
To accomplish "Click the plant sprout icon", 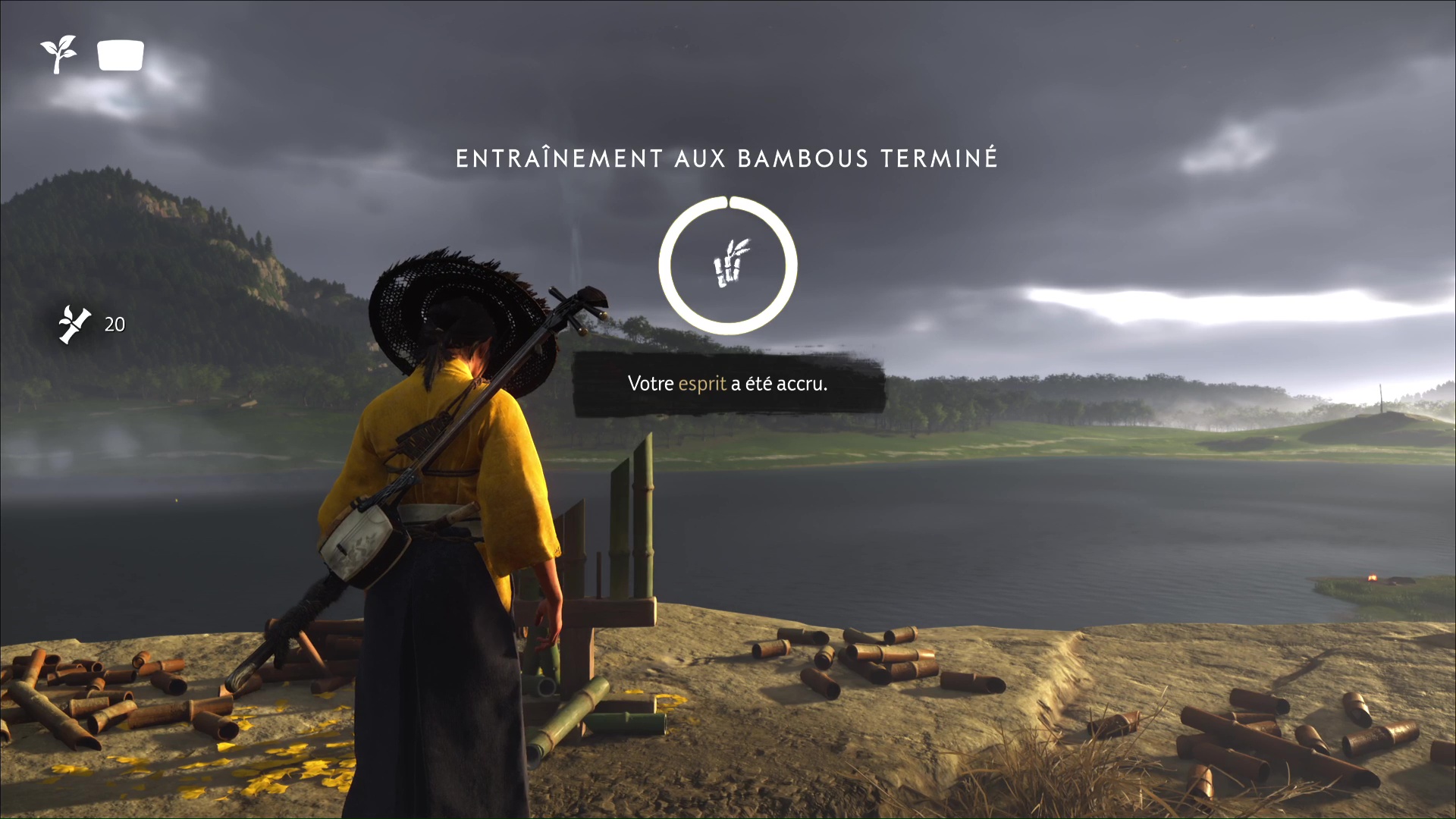I will tap(58, 55).
